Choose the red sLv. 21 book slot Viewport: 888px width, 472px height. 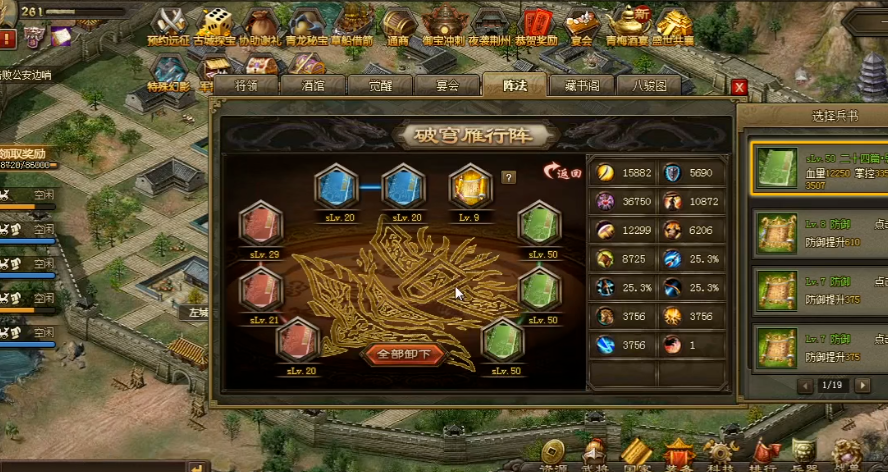[261, 289]
